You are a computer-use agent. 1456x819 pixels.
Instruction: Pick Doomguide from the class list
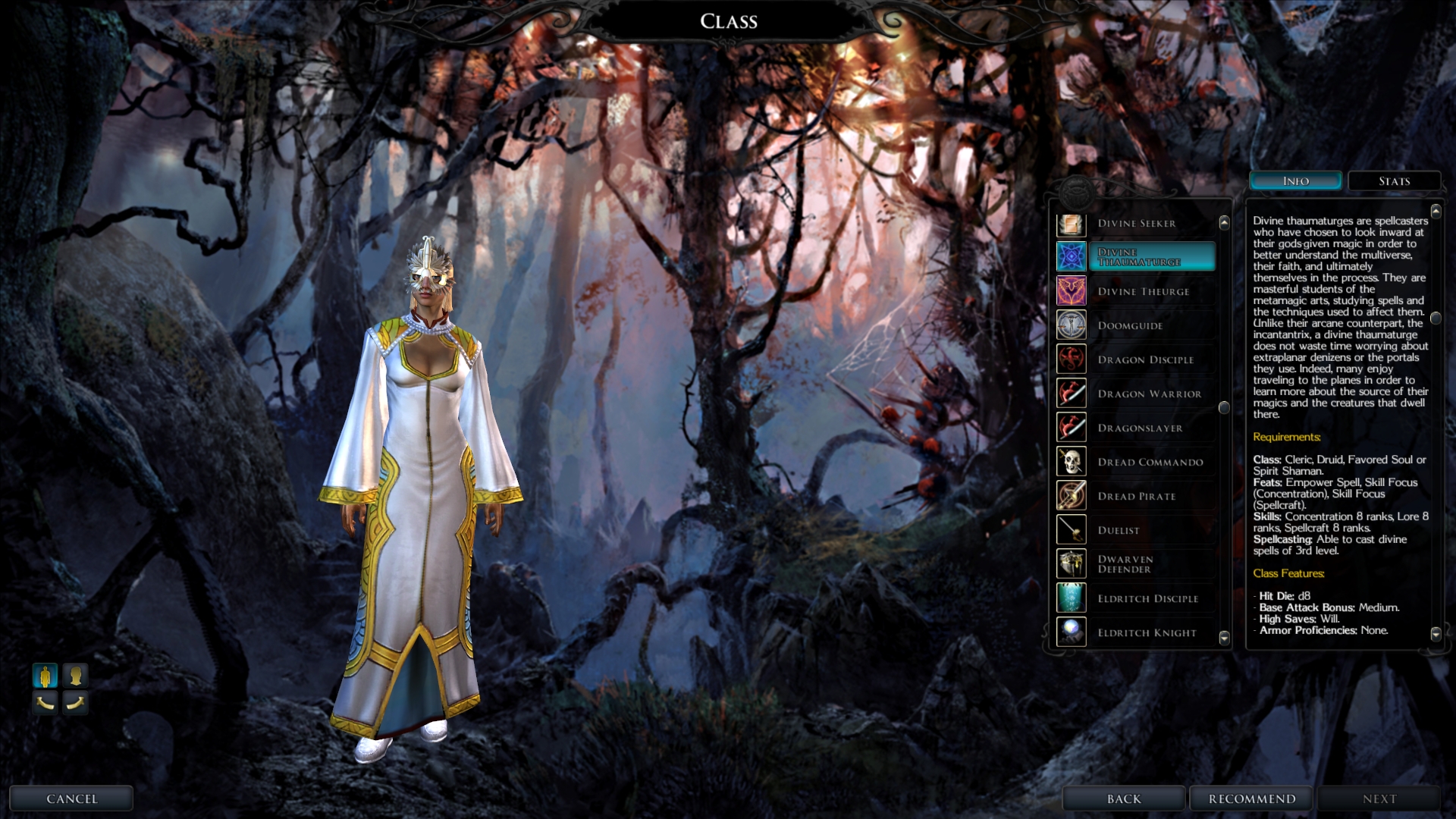tap(1130, 326)
